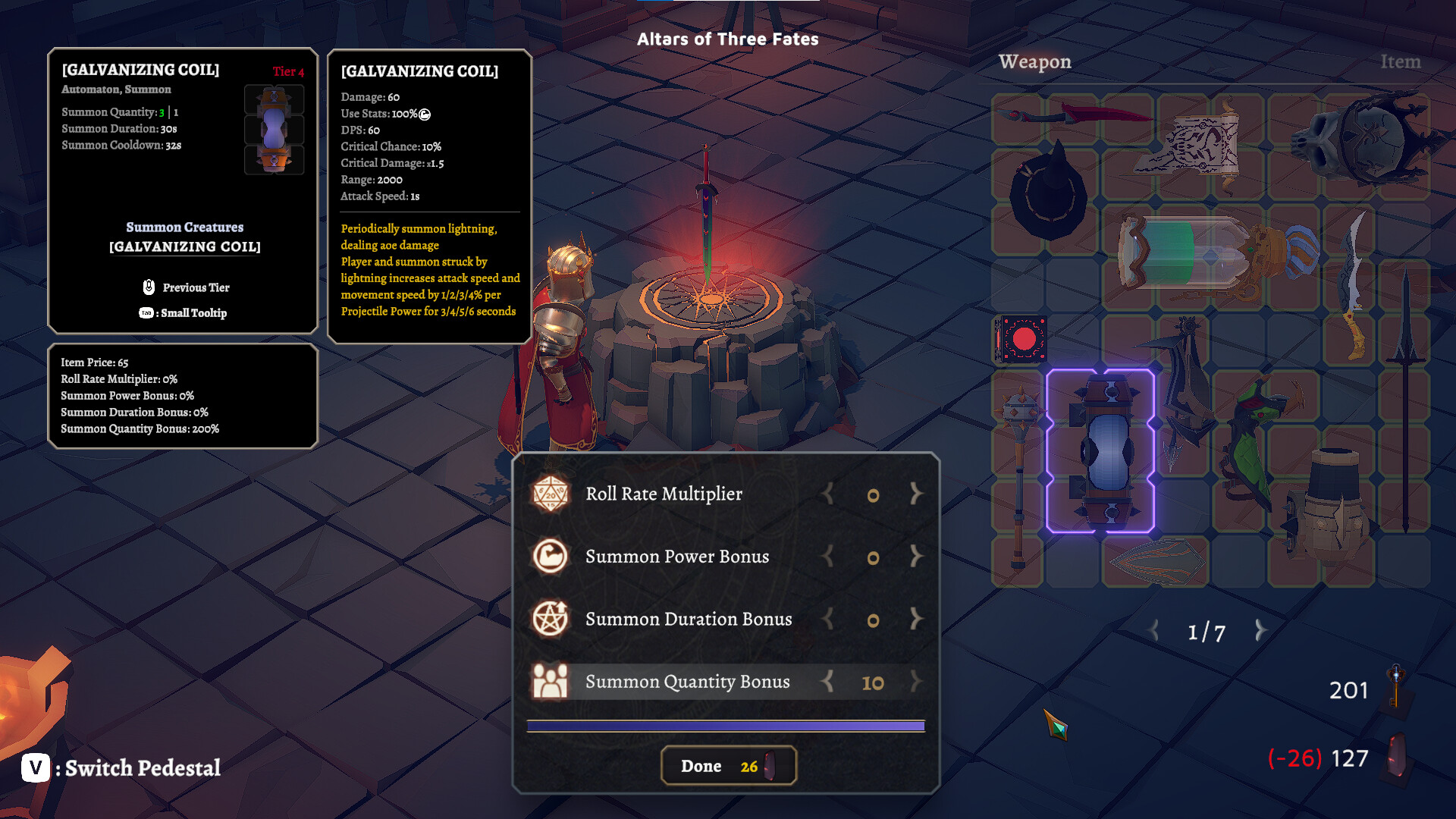
Task: Click the Roll Rate Multiplier d20 dice icon
Action: tap(552, 494)
